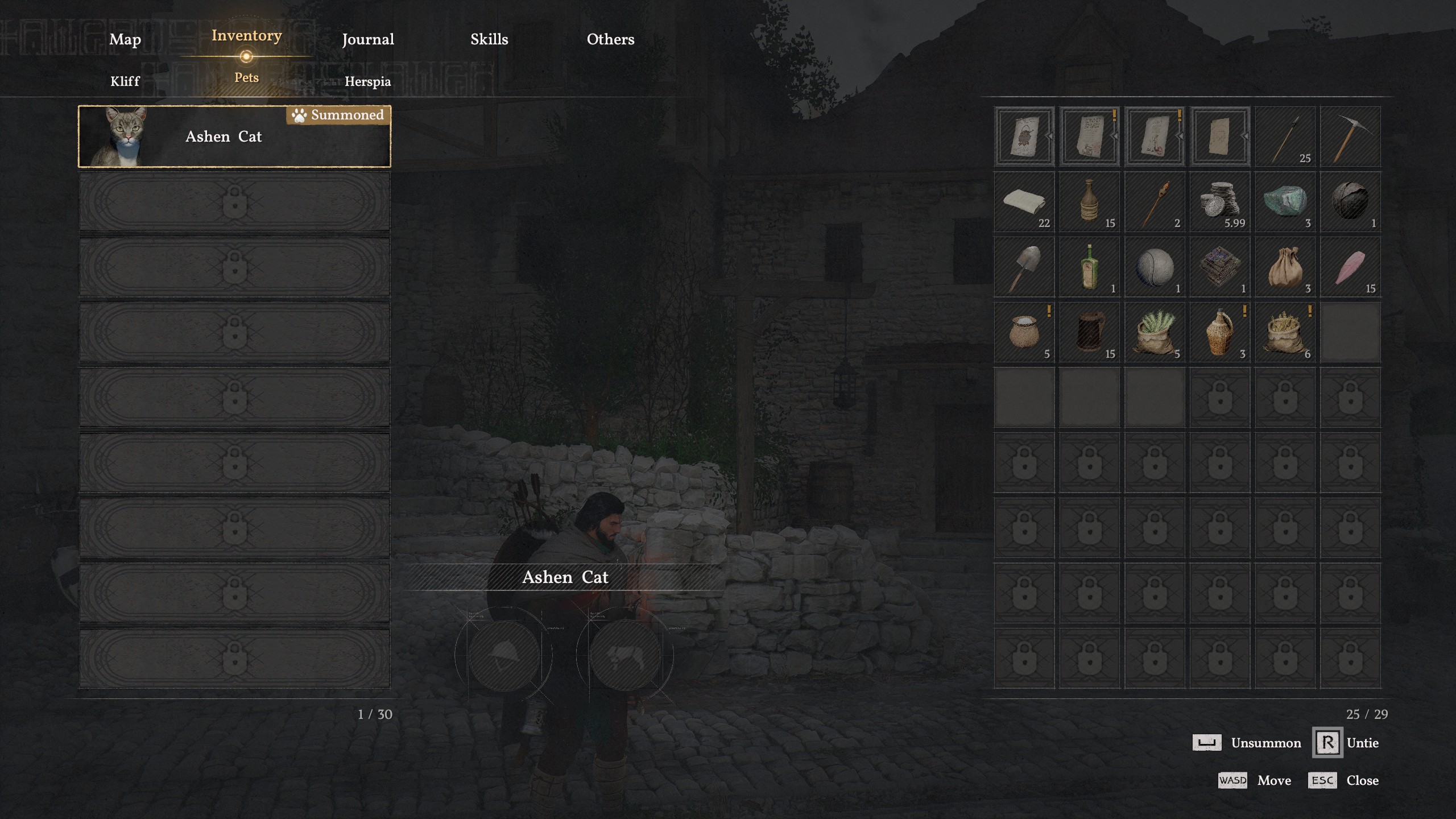Select the tan leather pouch slot
Viewport: 1456px width, 819px height.
1285,267
